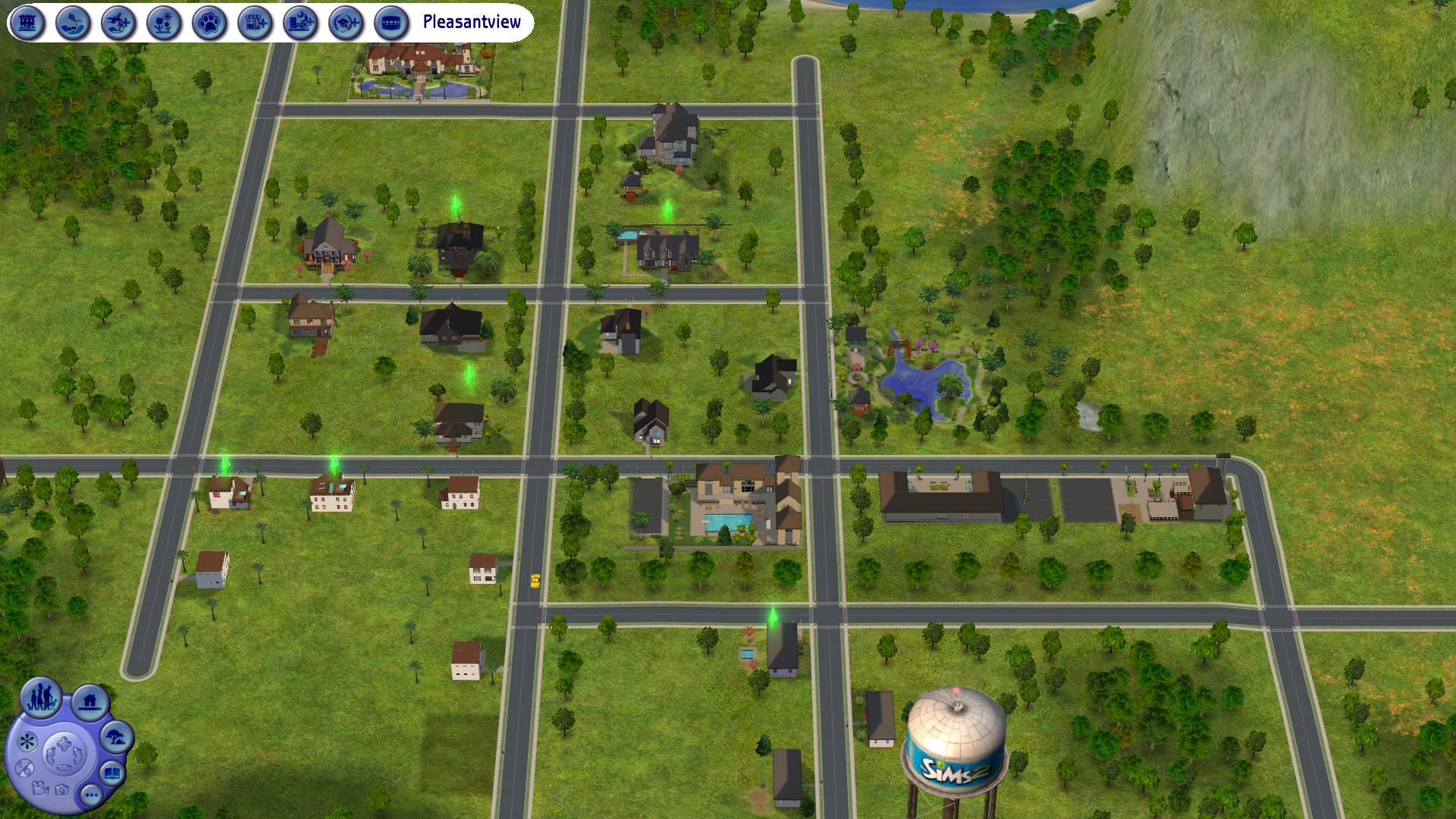Click the kite and clouds icon
Screen dimensions: 1456x819
click(73, 23)
